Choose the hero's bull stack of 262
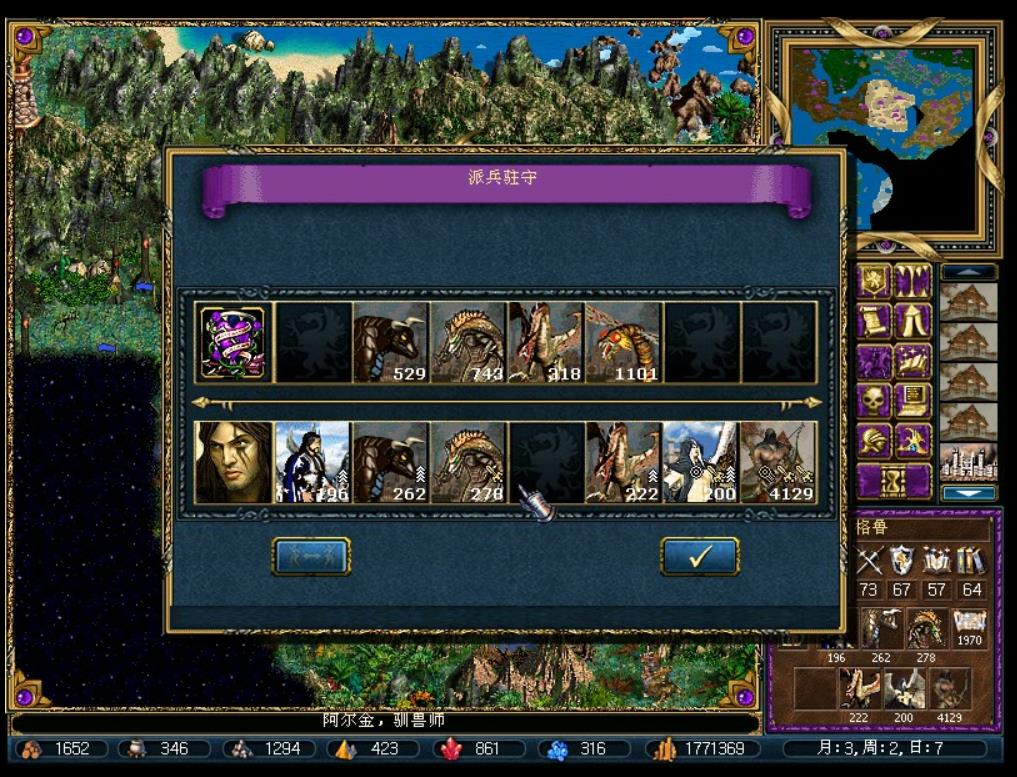 pyautogui.click(x=391, y=462)
